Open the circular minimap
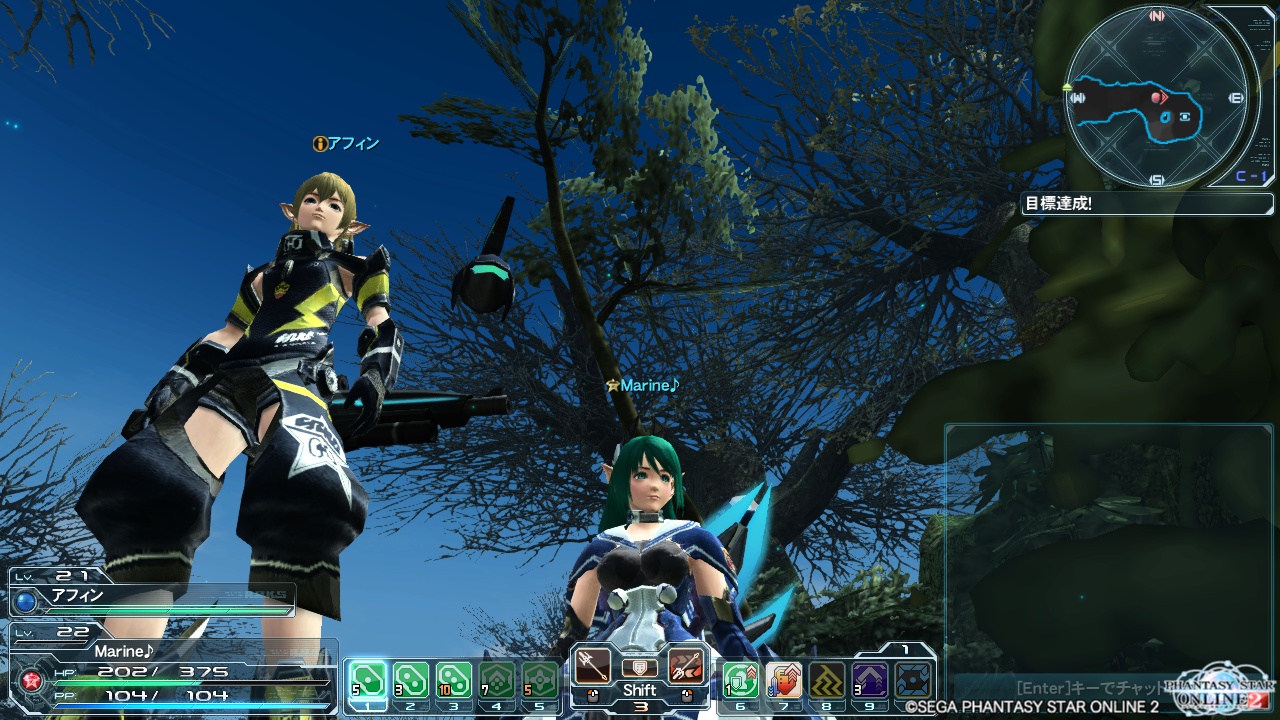This screenshot has width=1280, height=720. click(x=1157, y=95)
